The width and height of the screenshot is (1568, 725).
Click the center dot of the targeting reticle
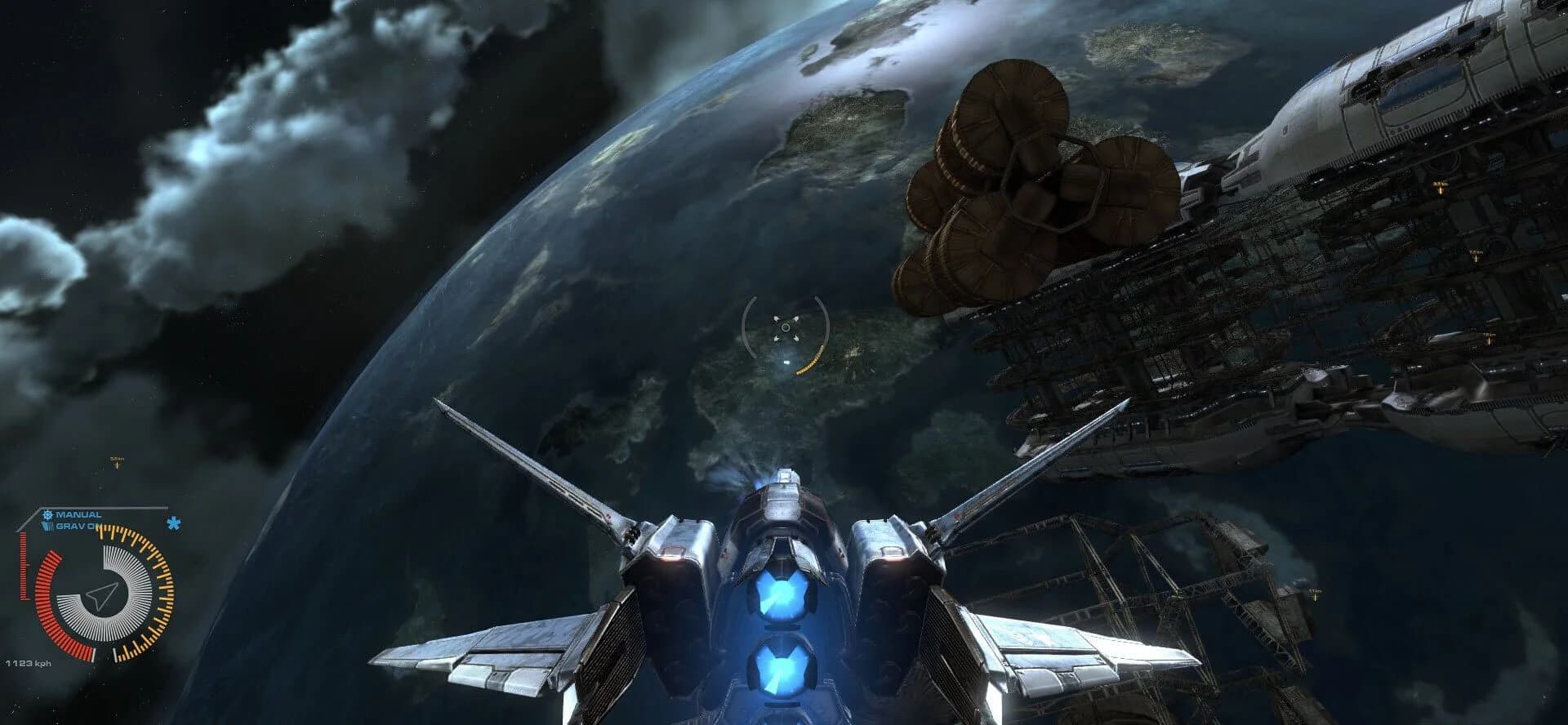tap(786, 327)
